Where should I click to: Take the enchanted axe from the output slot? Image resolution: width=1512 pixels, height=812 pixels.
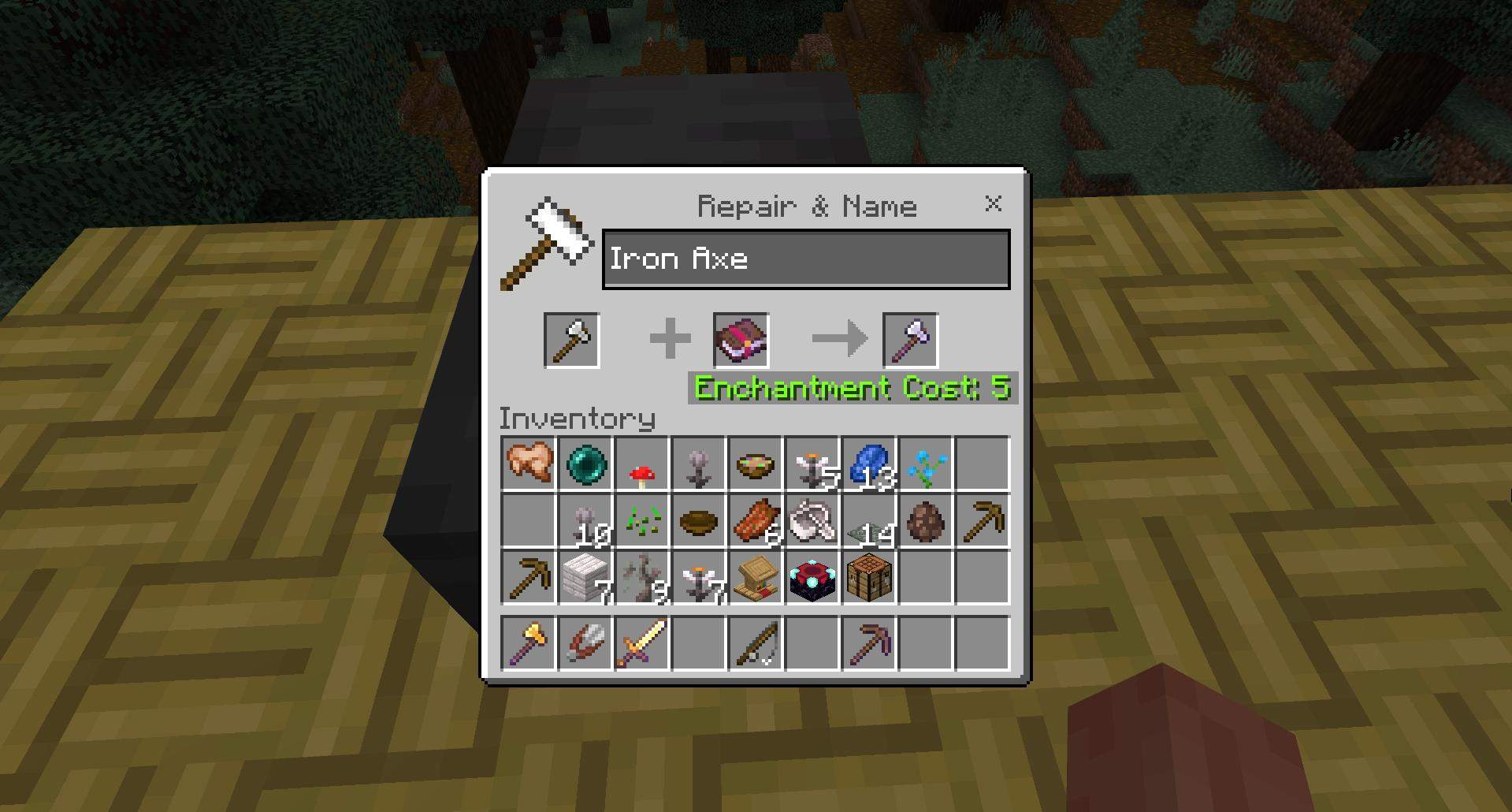[910, 341]
